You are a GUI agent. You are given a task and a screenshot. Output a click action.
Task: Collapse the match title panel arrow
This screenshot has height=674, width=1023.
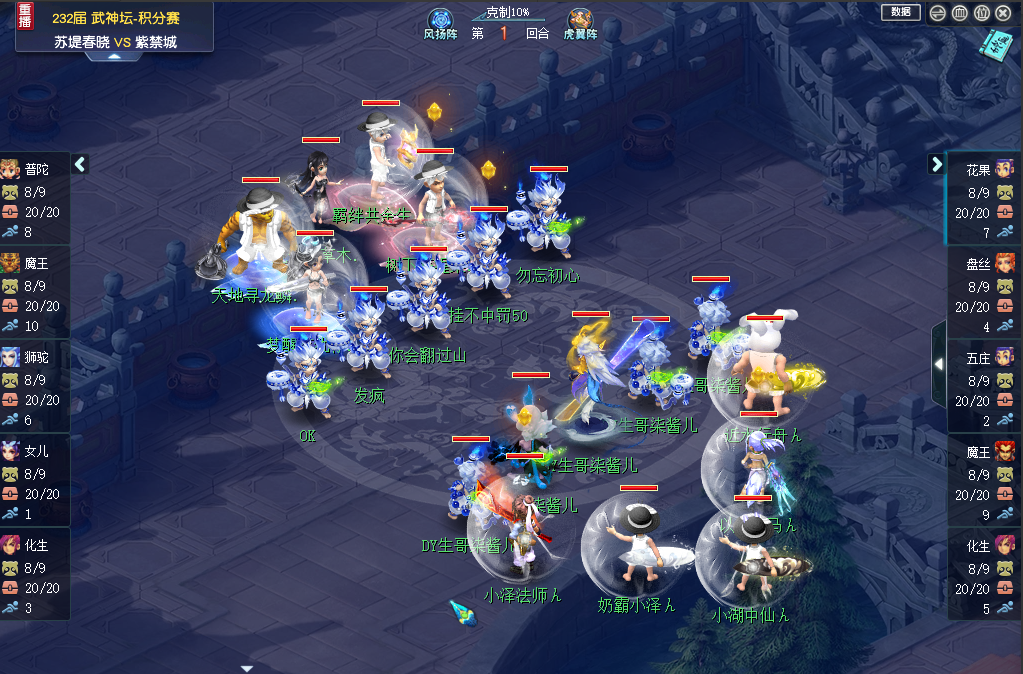click(x=114, y=57)
